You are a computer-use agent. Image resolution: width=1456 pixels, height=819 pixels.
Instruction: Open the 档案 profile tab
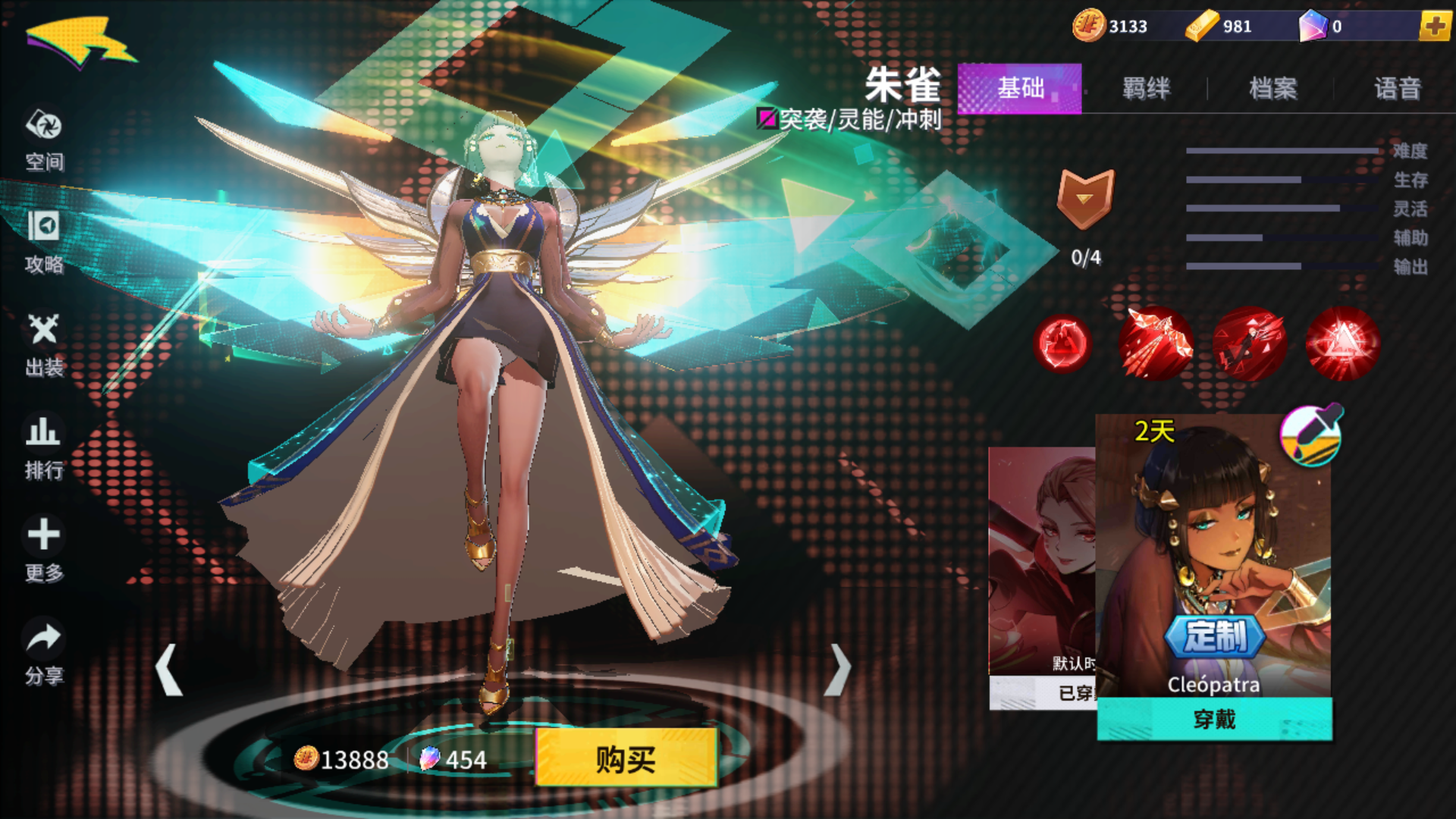[1272, 89]
